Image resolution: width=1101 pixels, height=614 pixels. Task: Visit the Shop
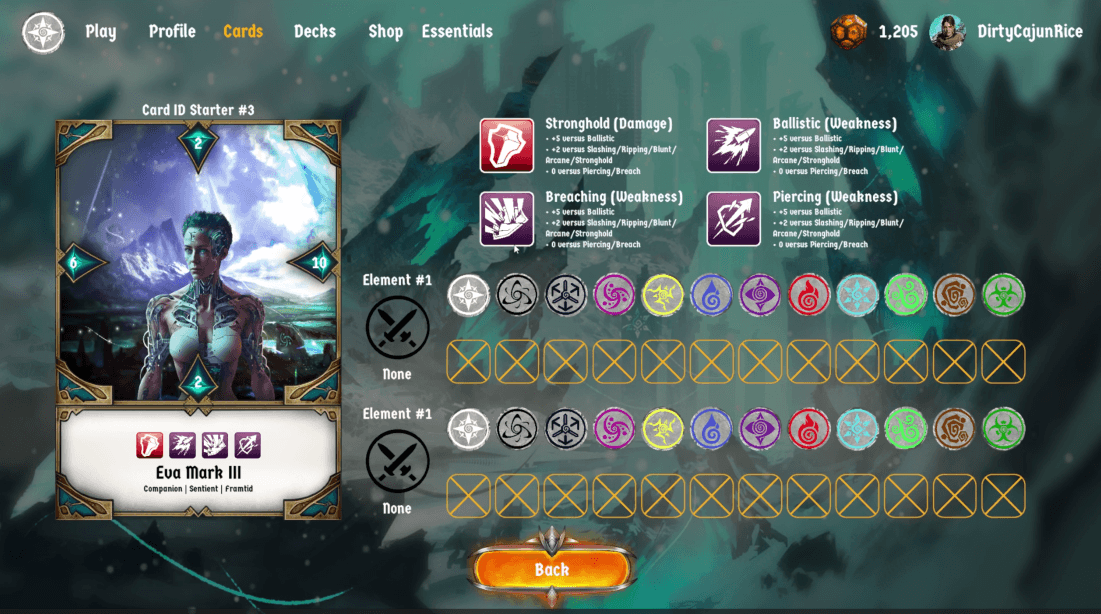tap(385, 32)
